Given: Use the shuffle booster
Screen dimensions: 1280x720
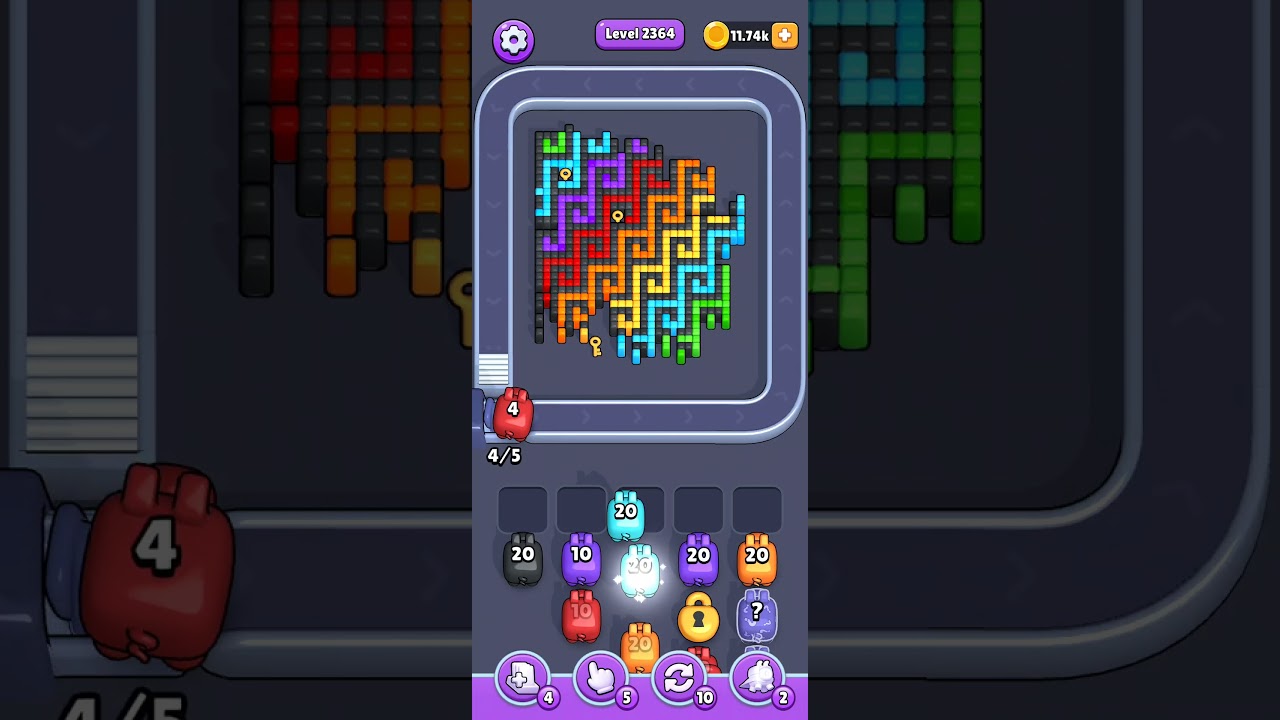Looking at the screenshot, I should pyautogui.click(x=681, y=677).
